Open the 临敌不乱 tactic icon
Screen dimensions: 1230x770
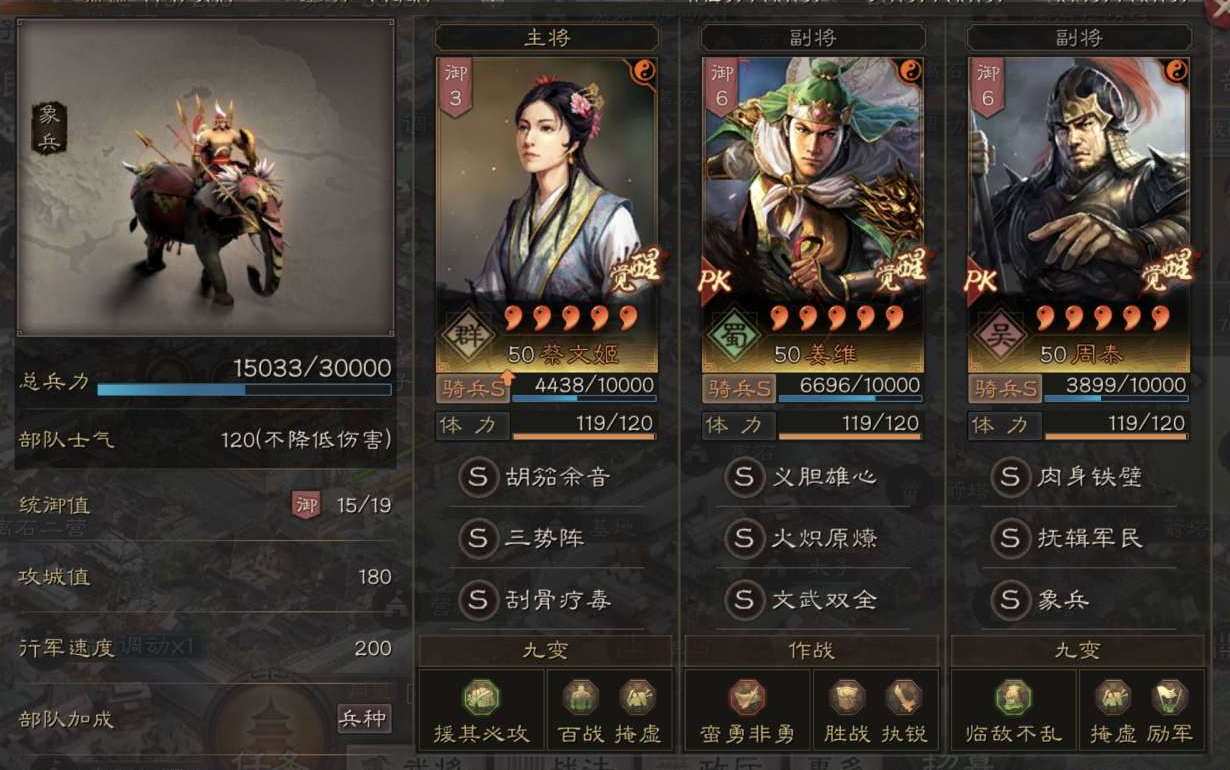pos(1013,697)
